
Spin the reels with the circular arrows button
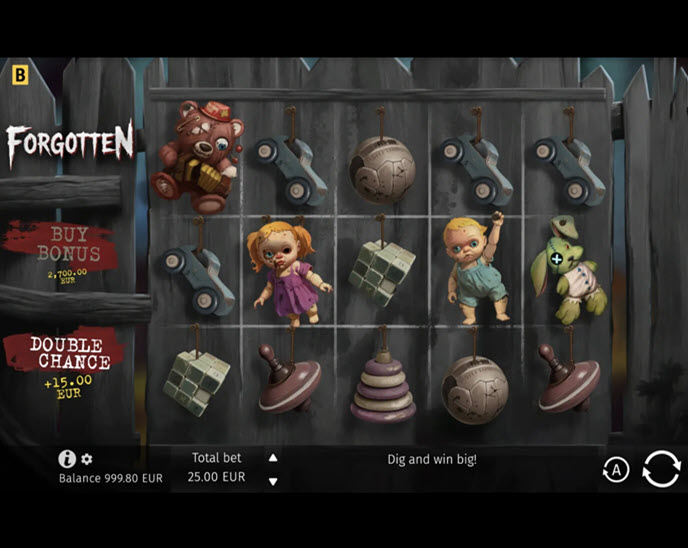tap(661, 468)
